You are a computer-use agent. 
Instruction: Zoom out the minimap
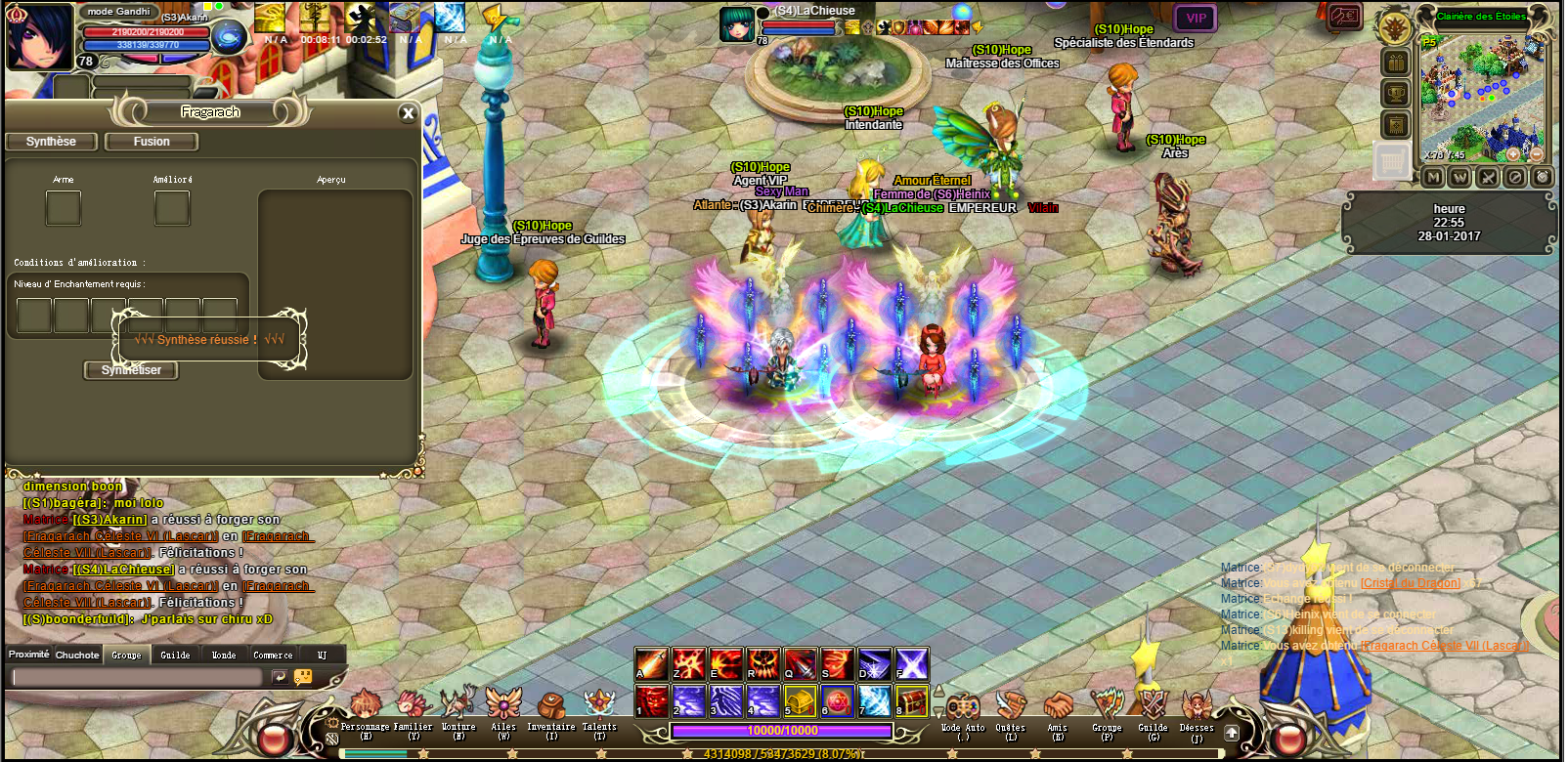(1536, 154)
